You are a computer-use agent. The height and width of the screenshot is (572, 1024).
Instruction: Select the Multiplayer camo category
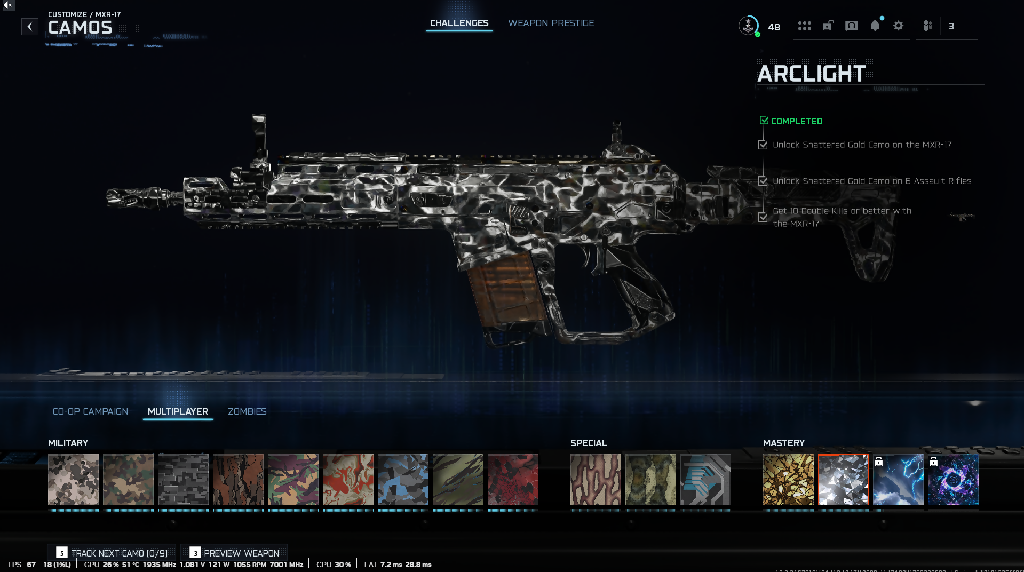[177, 411]
